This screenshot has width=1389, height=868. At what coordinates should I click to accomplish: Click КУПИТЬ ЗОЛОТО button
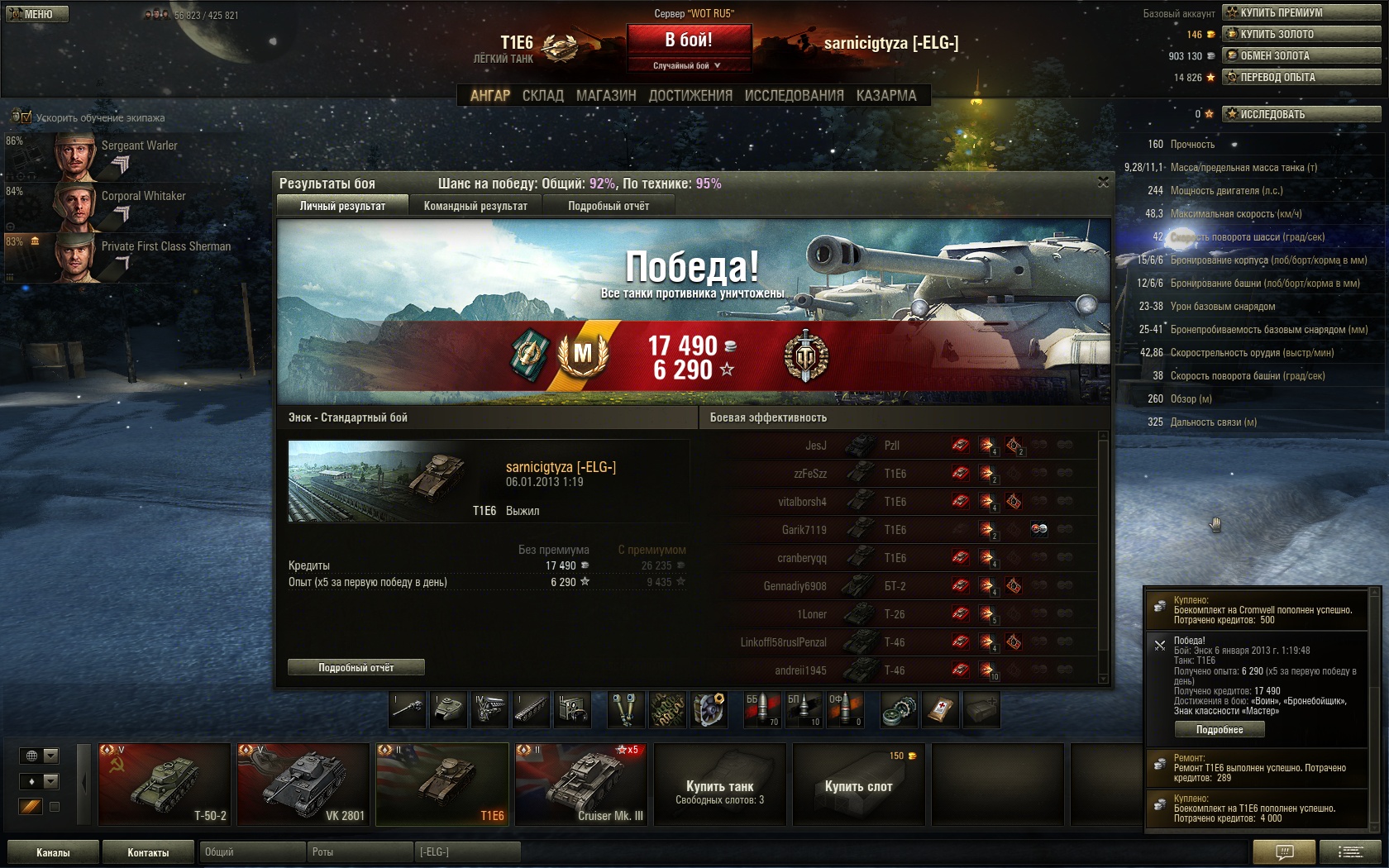point(1301,34)
